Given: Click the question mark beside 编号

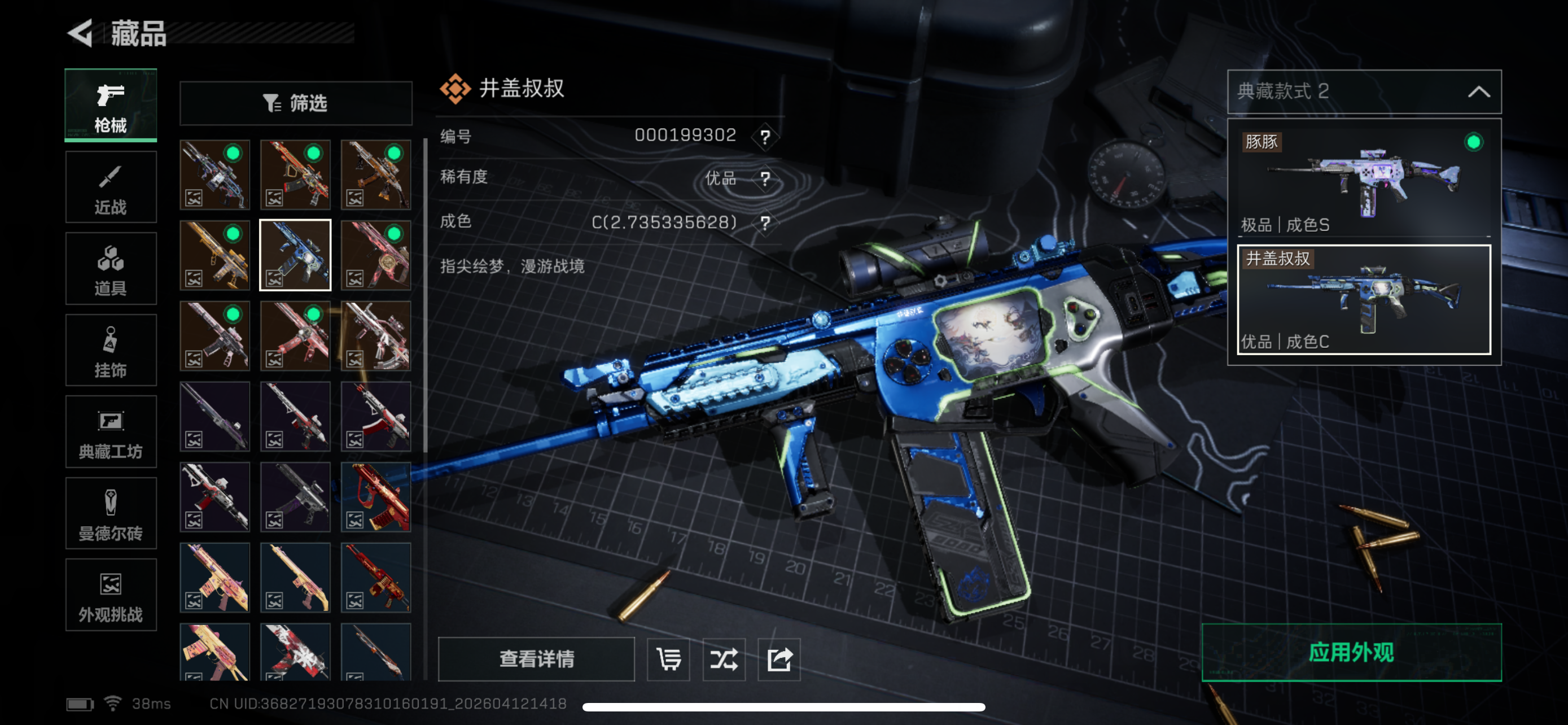Looking at the screenshot, I should [x=765, y=136].
